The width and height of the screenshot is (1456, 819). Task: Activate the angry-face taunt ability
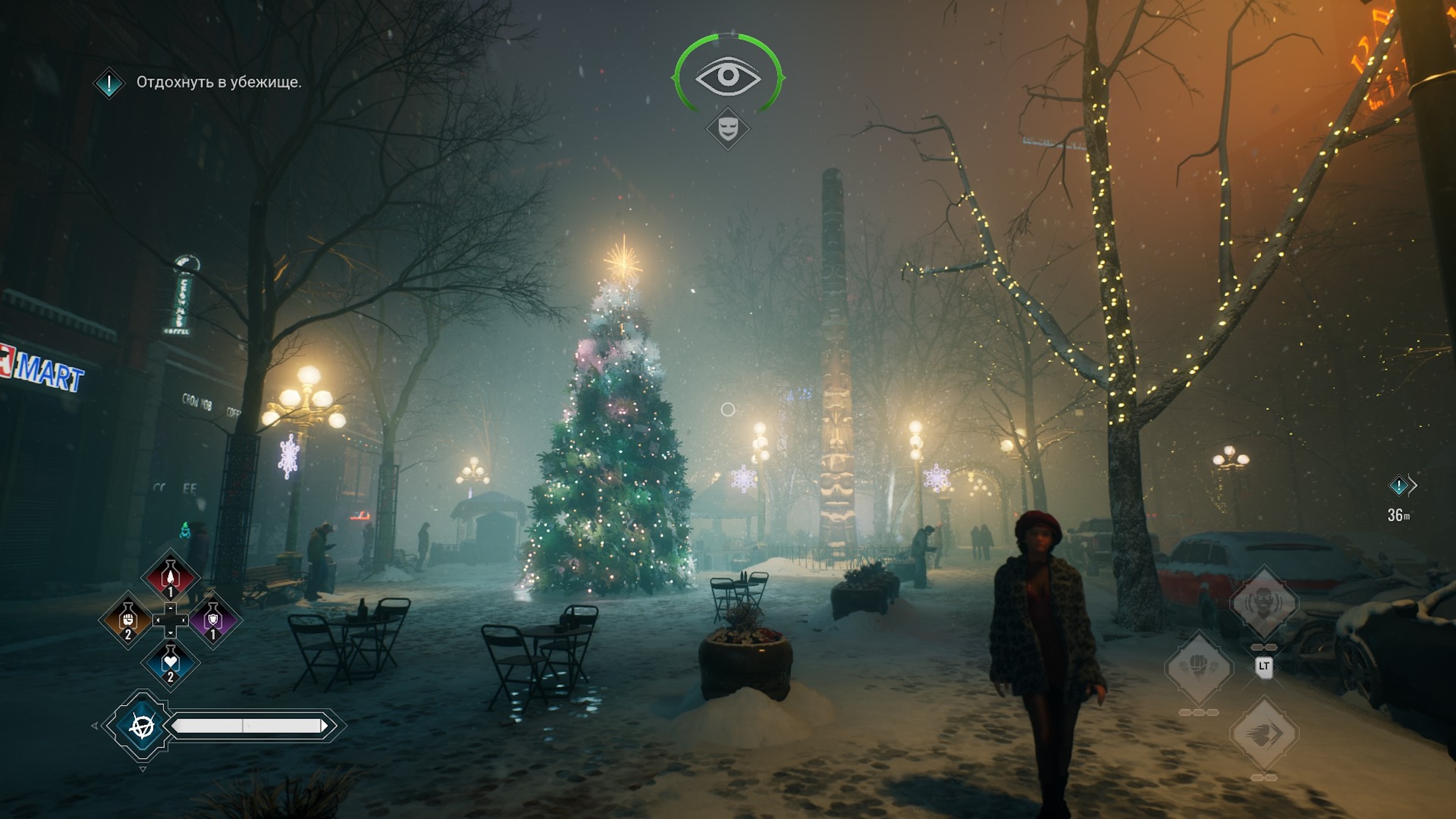1264,603
